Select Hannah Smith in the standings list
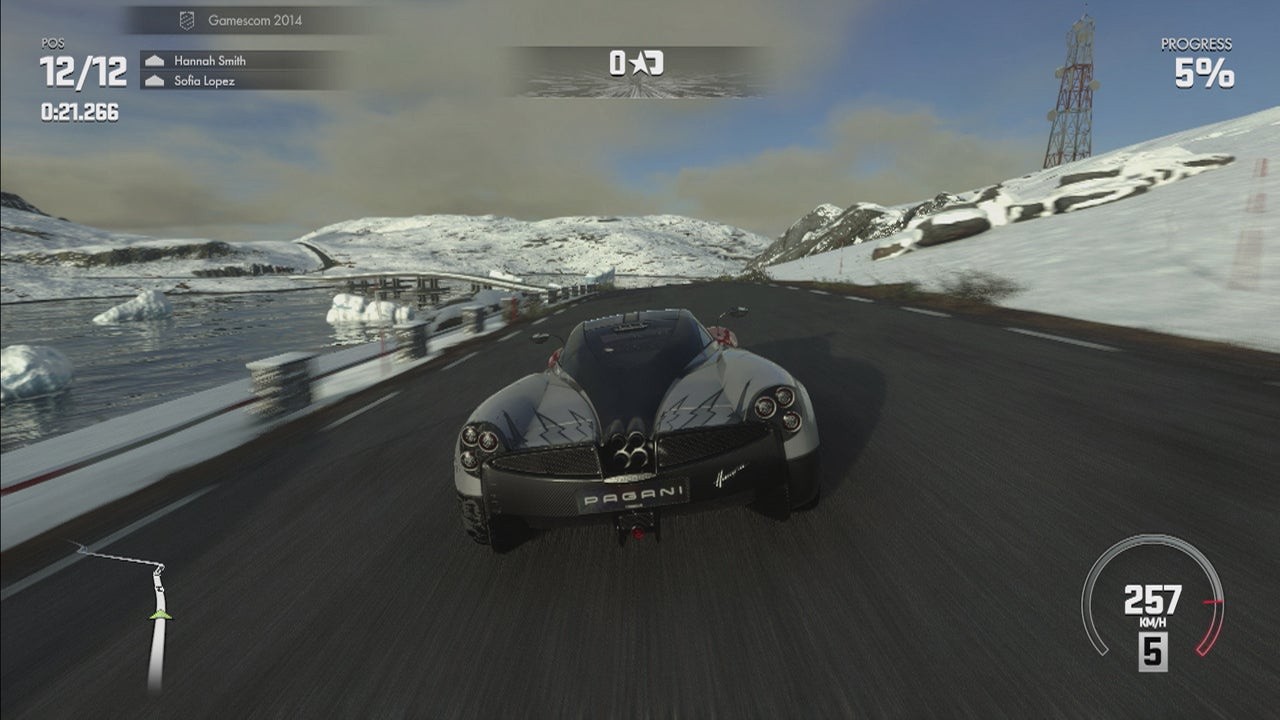 pos(209,61)
